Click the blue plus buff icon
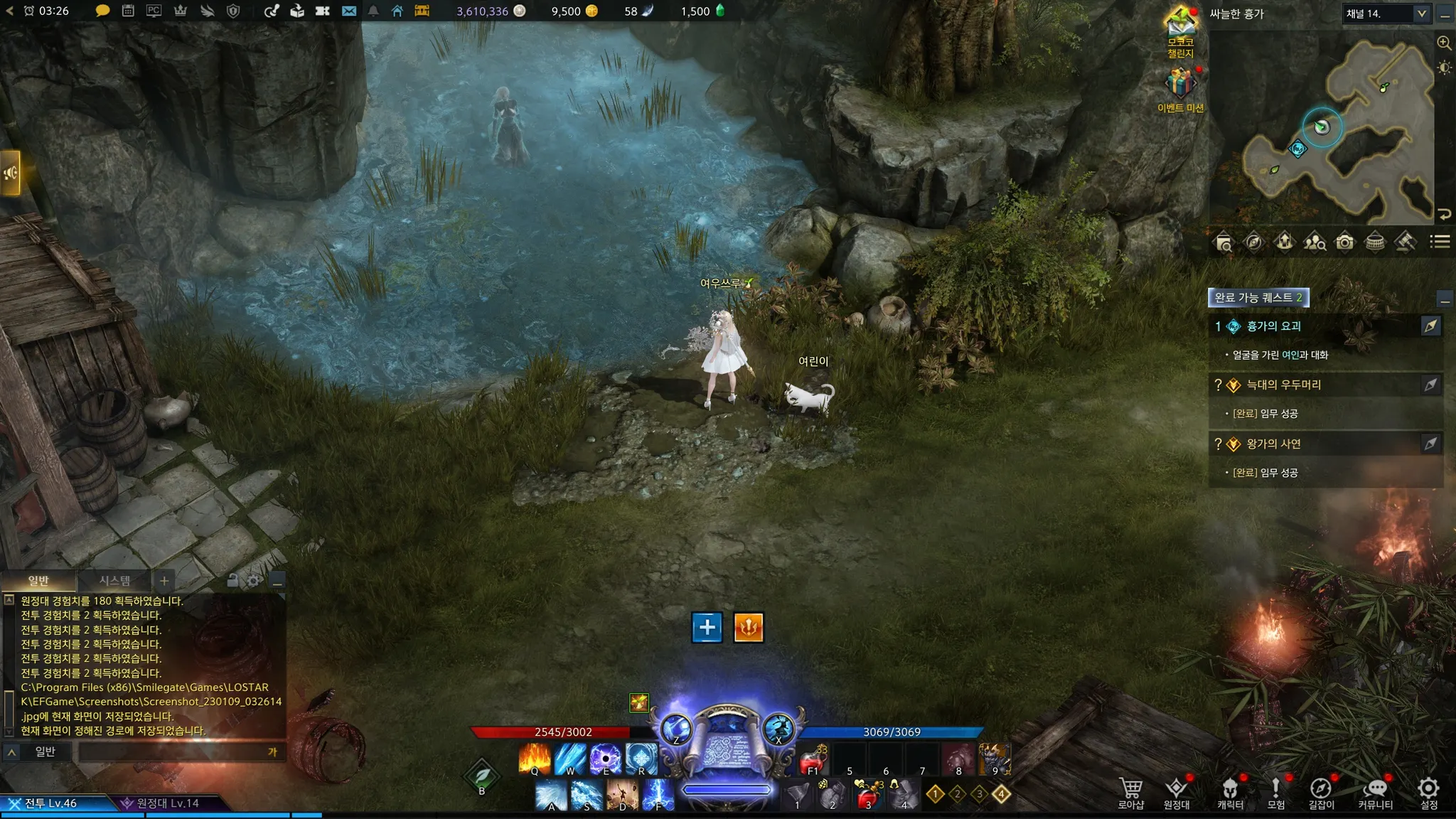1456x819 pixels. (707, 627)
